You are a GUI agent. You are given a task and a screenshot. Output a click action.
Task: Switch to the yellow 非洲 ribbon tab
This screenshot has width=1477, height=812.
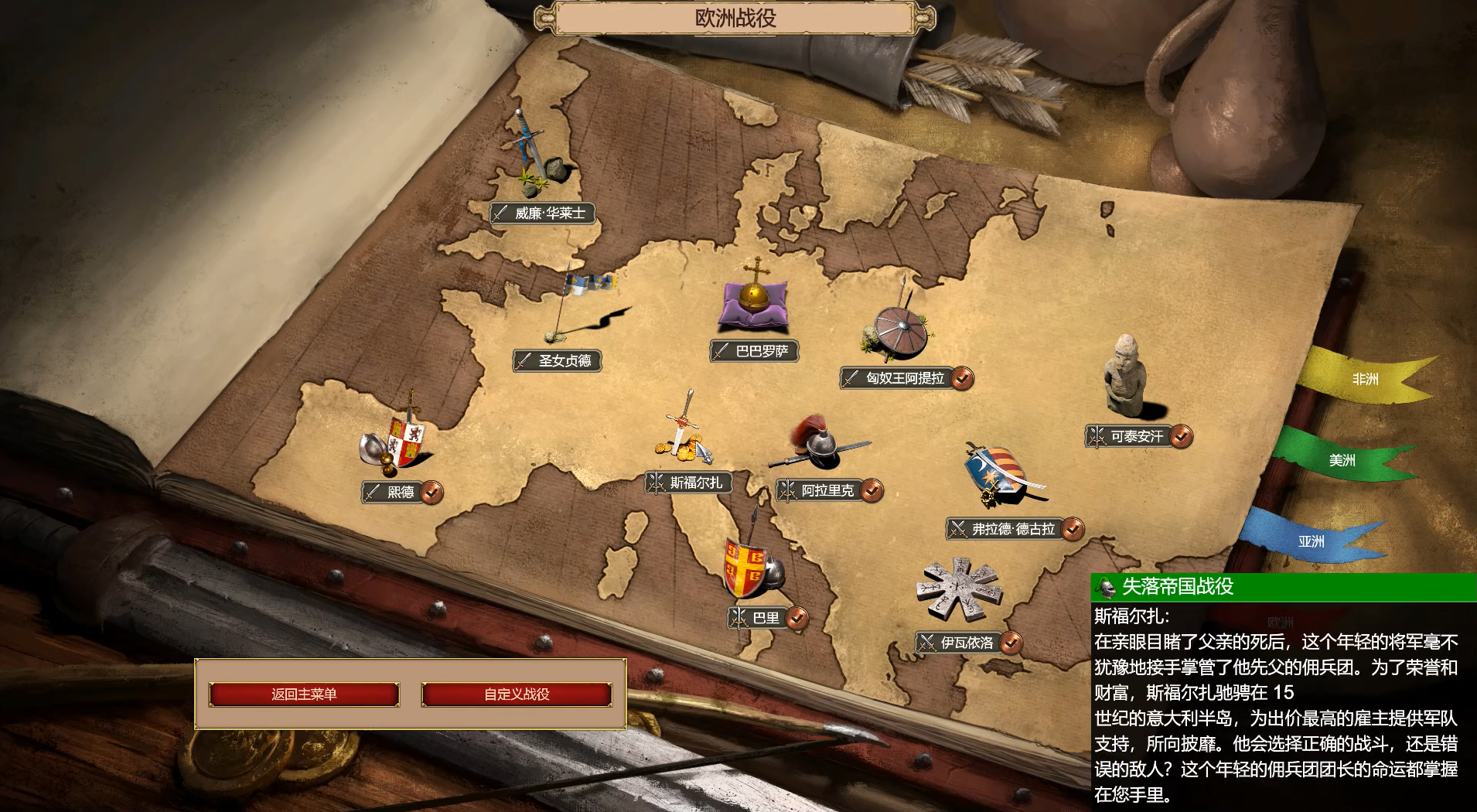pos(1364,379)
